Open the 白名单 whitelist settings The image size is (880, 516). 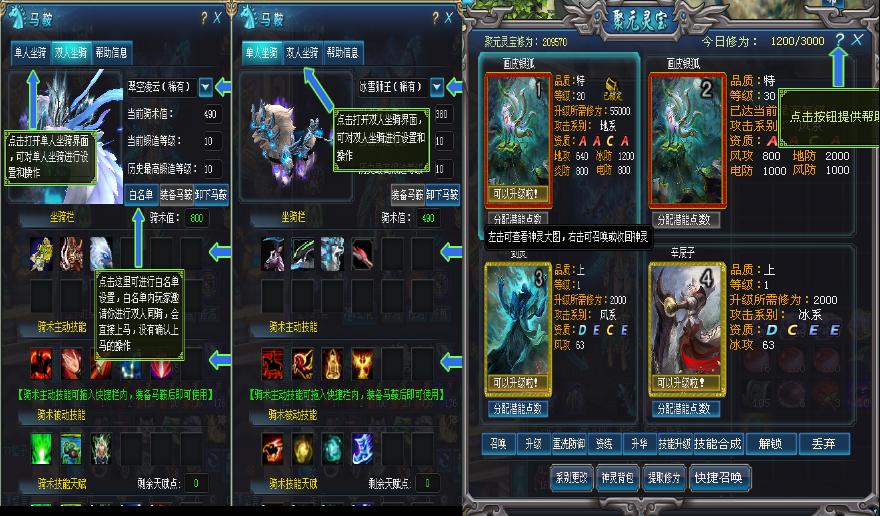click(142, 196)
